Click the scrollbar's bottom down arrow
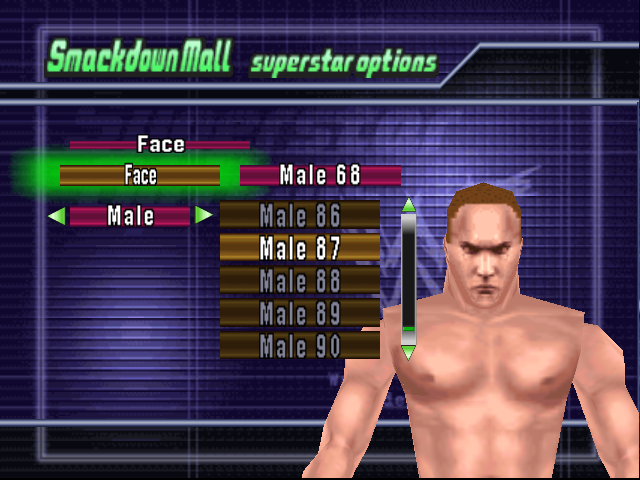 tap(408, 351)
